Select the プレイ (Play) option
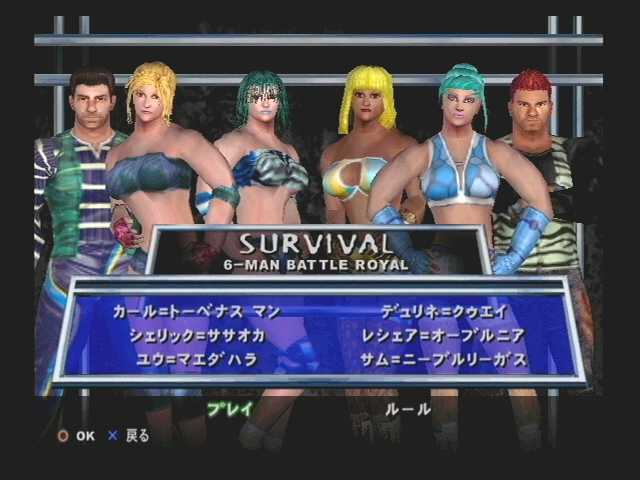This screenshot has height=480, width=640. [229, 409]
